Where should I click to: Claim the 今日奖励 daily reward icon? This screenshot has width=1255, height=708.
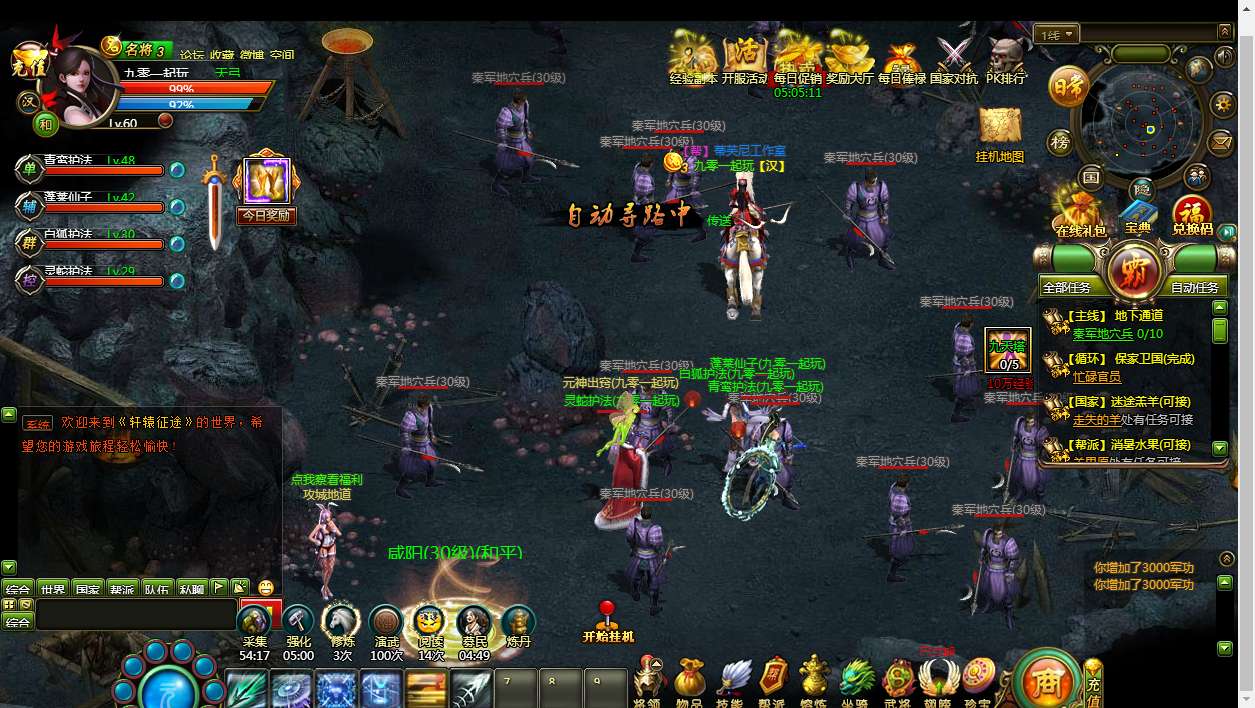266,189
